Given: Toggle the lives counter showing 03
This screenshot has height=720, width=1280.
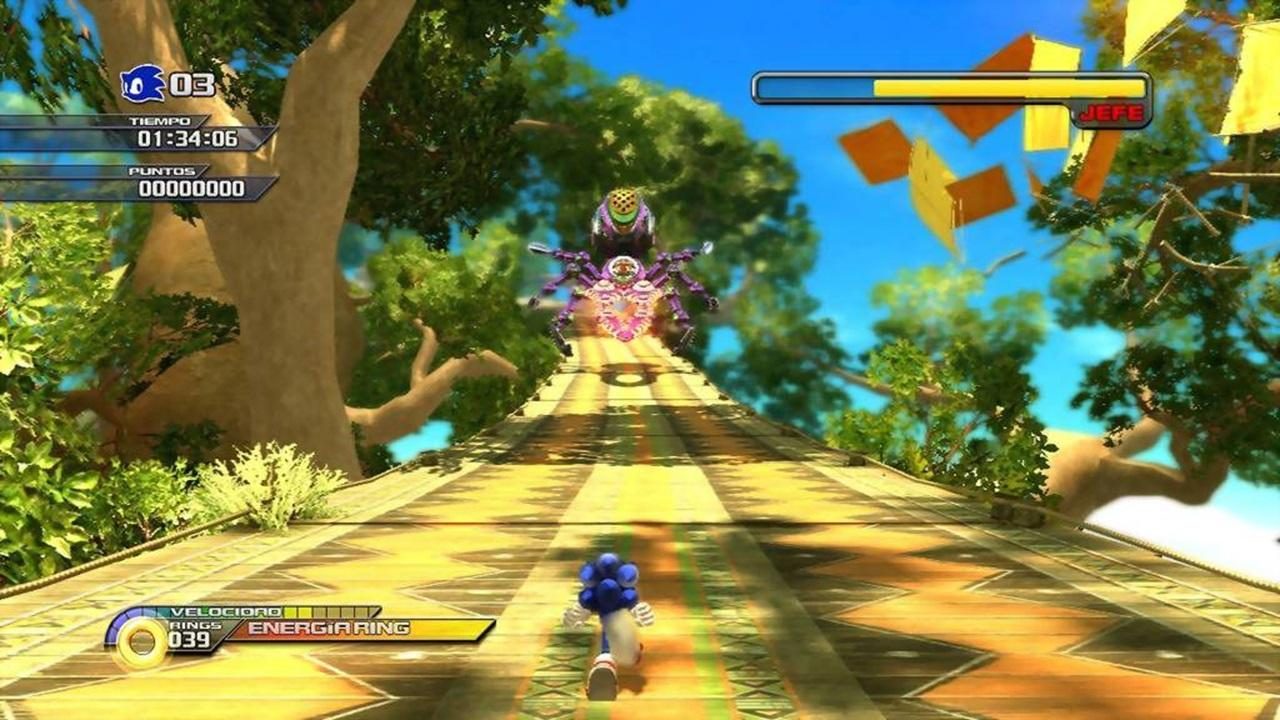Looking at the screenshot, I should [x=192, y=86].
